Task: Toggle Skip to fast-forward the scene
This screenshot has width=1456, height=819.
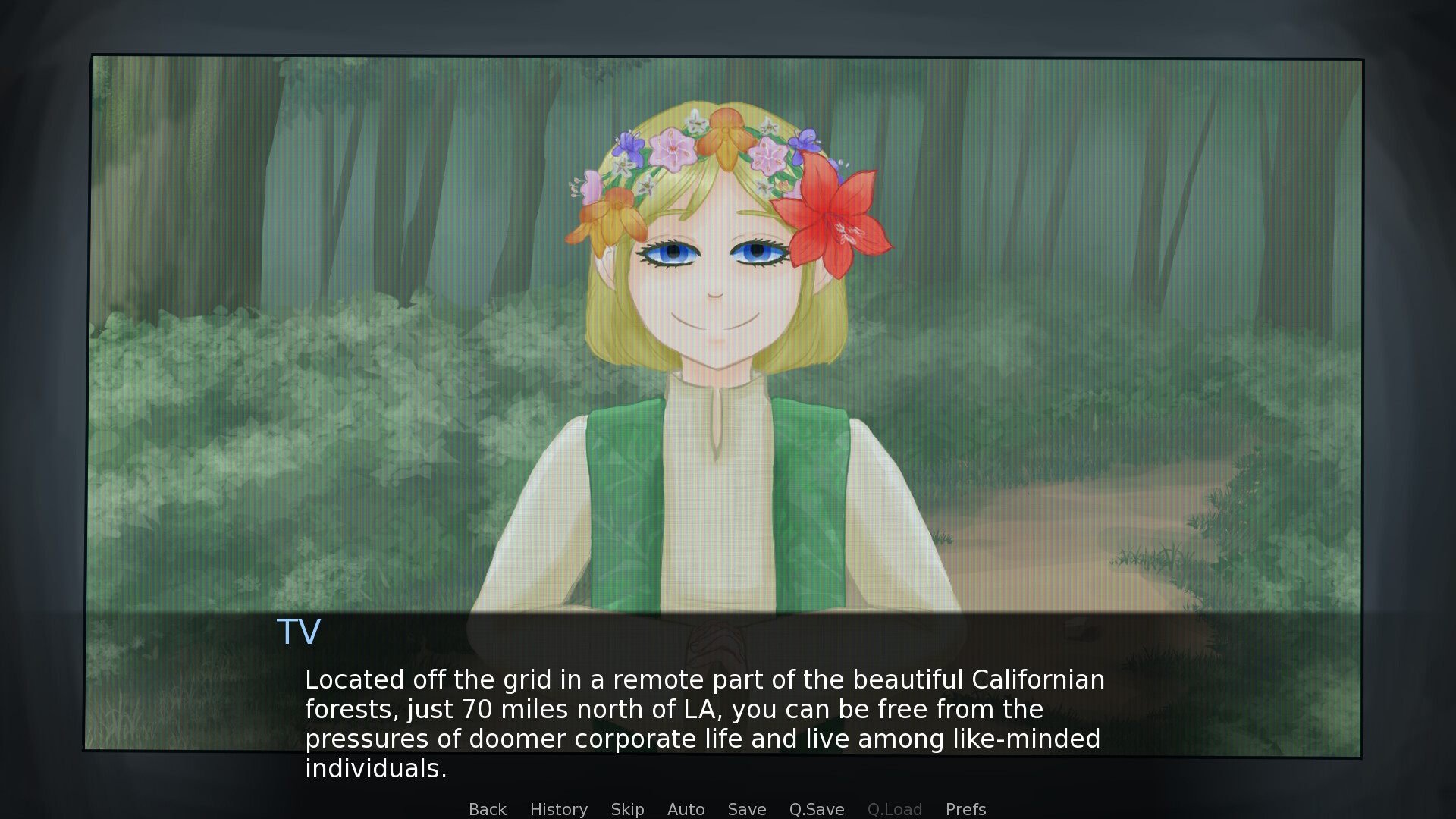Action: click(x=627, y=808)
